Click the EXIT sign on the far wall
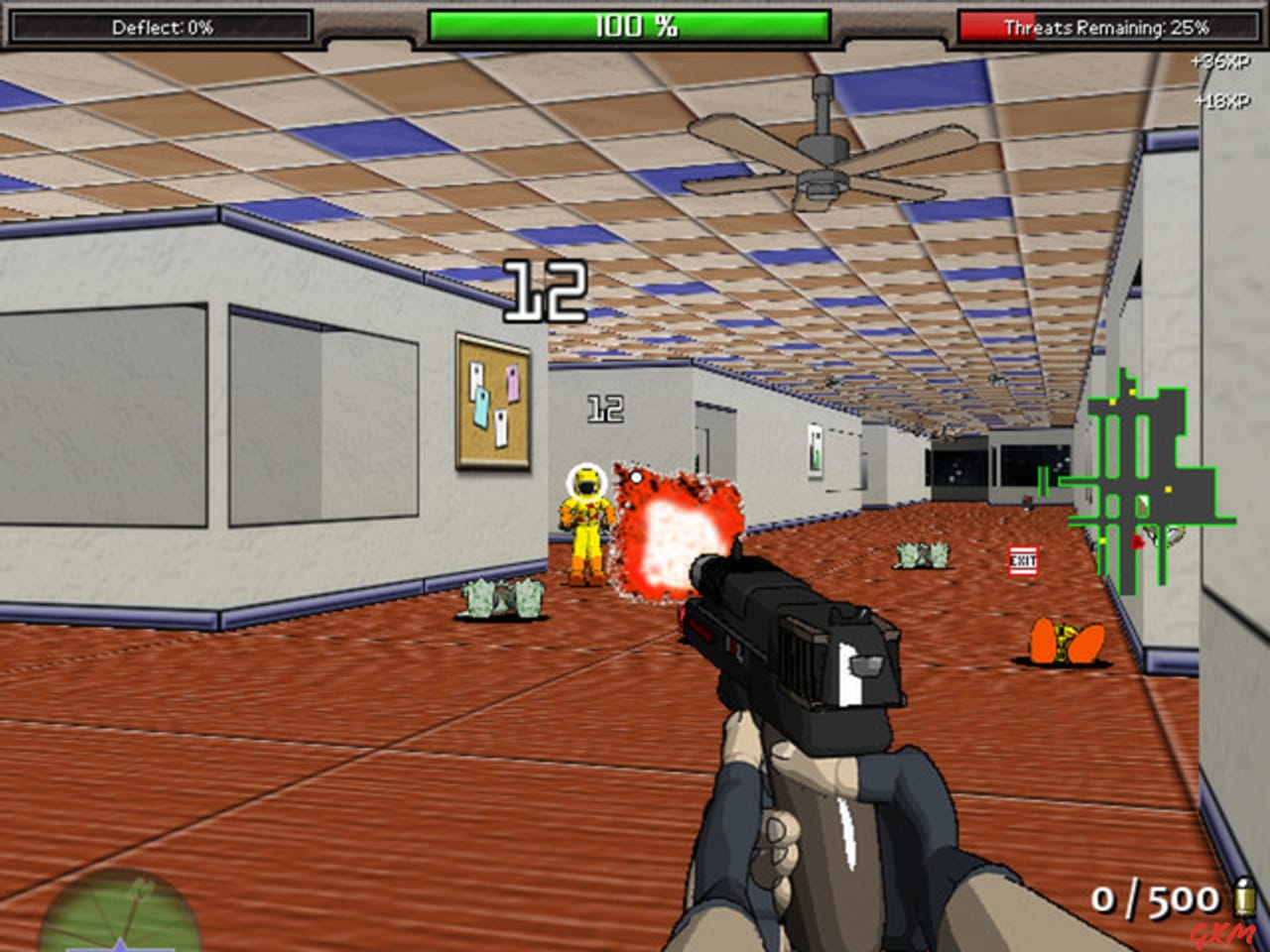This screenshot has width=1270, height=952. pyautogui.click(x=1022, y=560)
